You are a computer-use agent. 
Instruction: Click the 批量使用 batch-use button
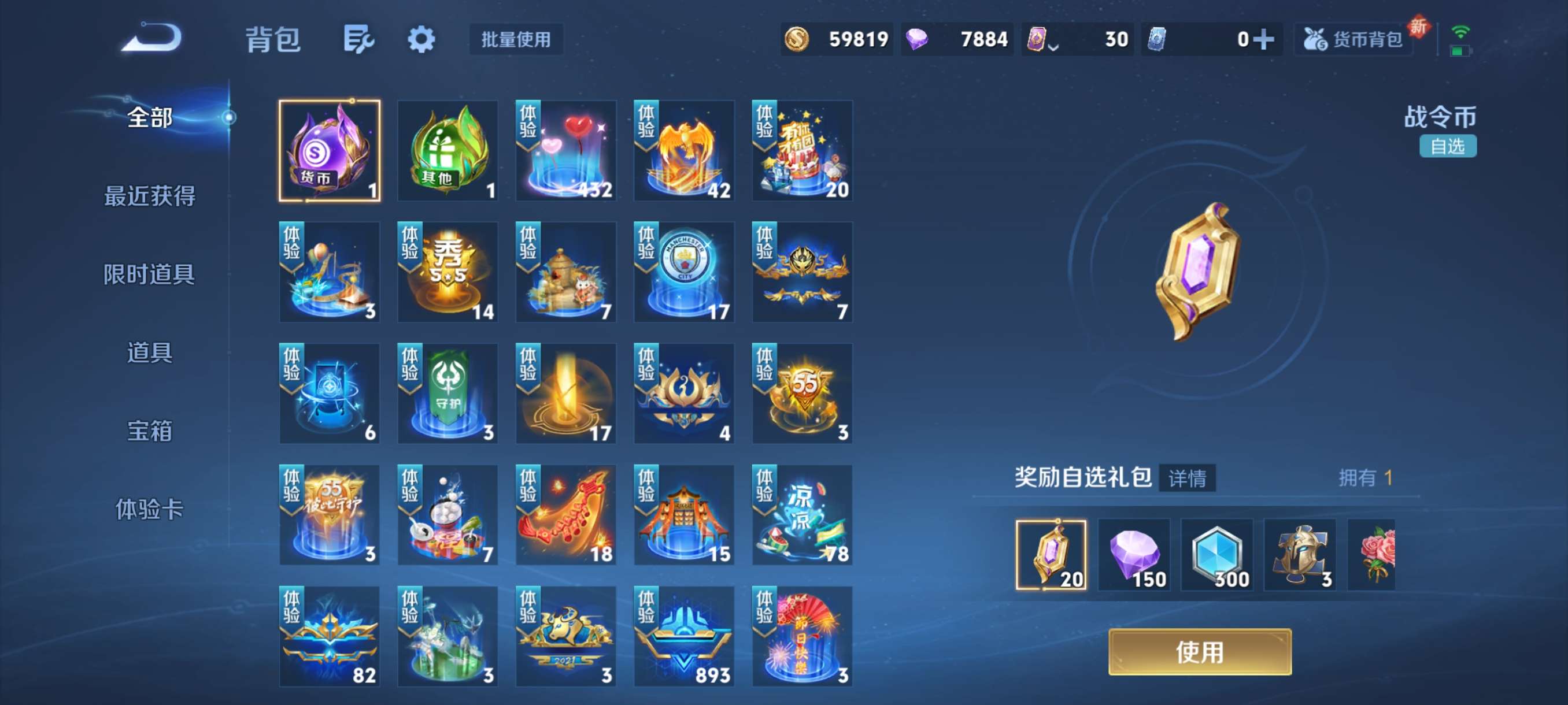(x=515, y=40)
